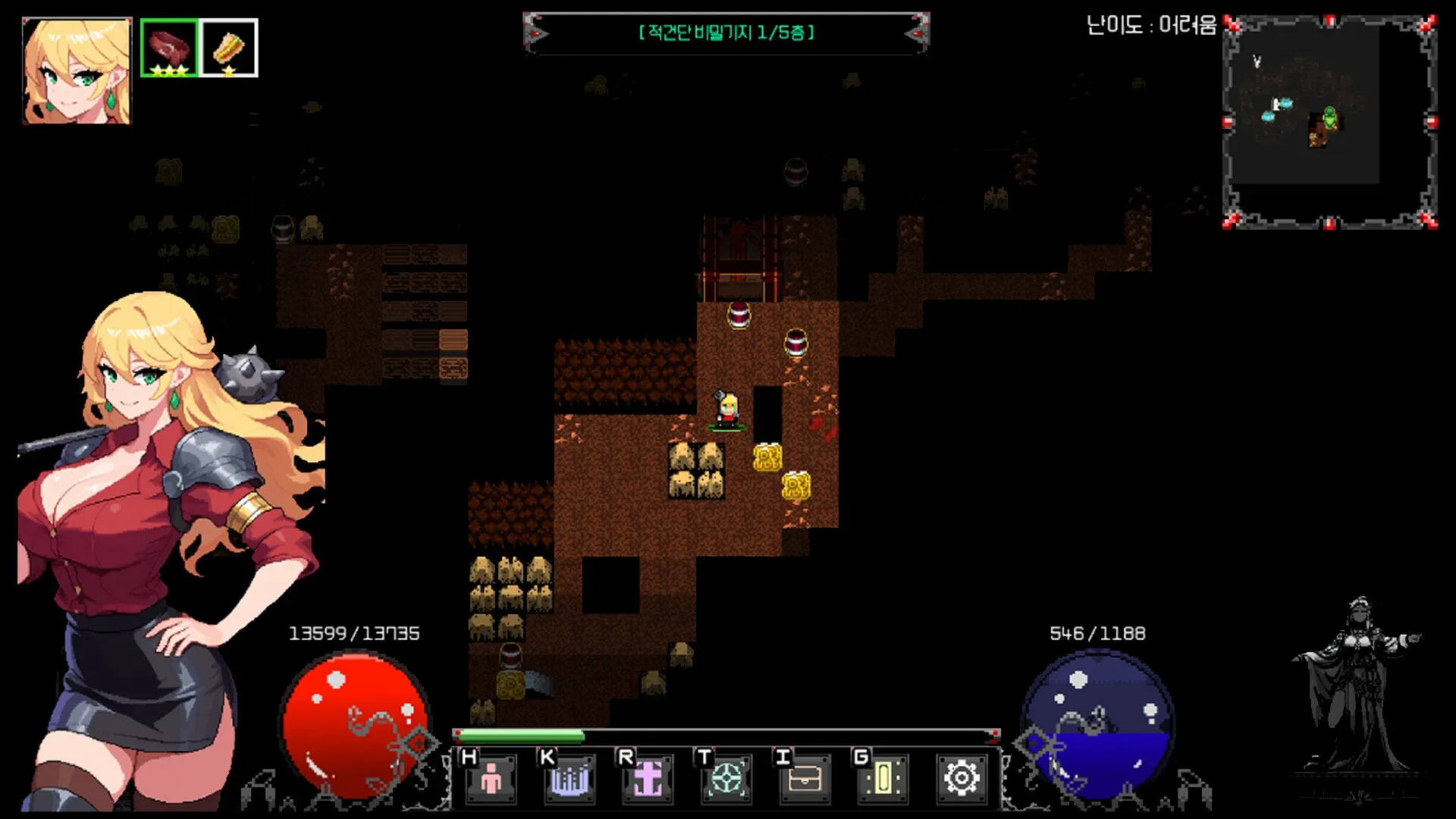
Task: Open the inventory briefcase icon (I)
Action: (805, 778)
